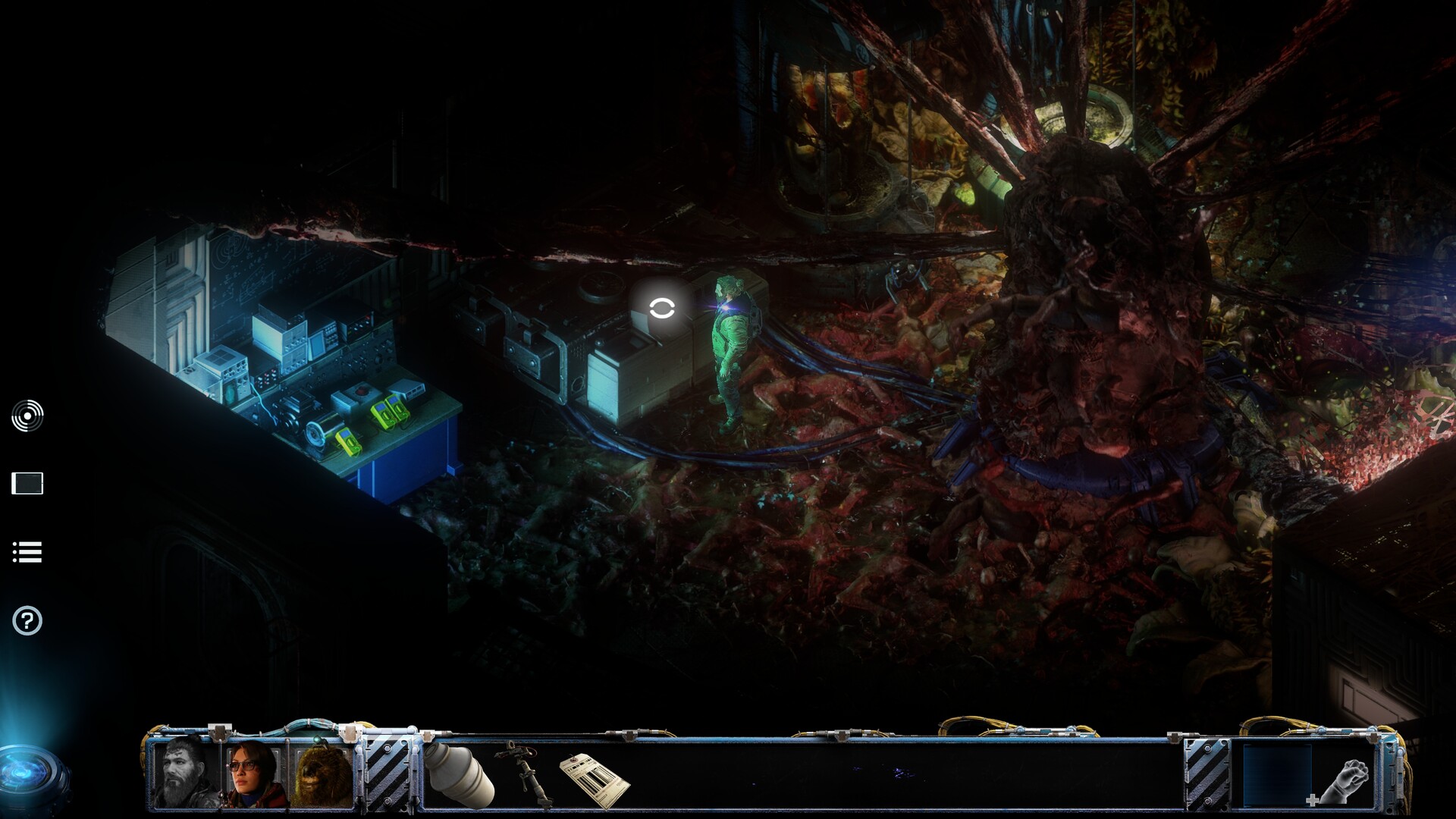Select the barcode tag inventory item
The width and height of the screenshot is (1456, 819).
[x=594, y=779]
